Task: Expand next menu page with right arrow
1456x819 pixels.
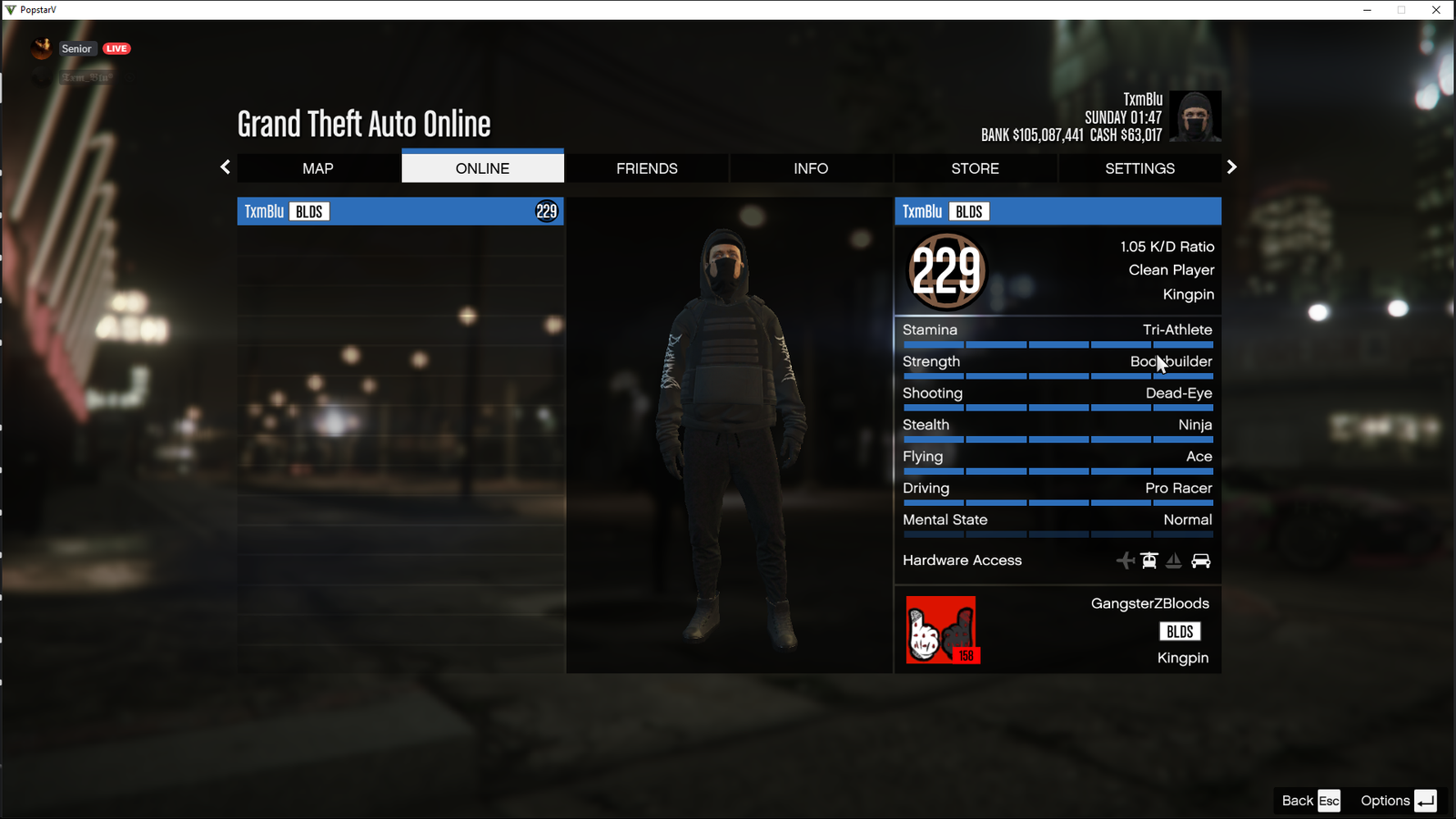Action: tap(1231, 167)
